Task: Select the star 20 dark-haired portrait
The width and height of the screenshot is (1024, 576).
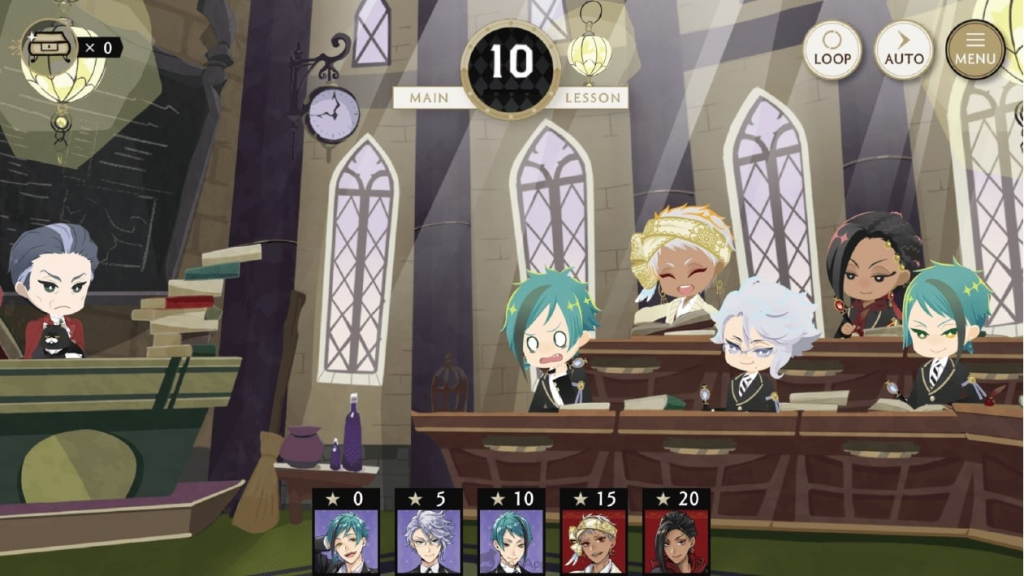Action: pyautogui.click(x=676, y=540)
